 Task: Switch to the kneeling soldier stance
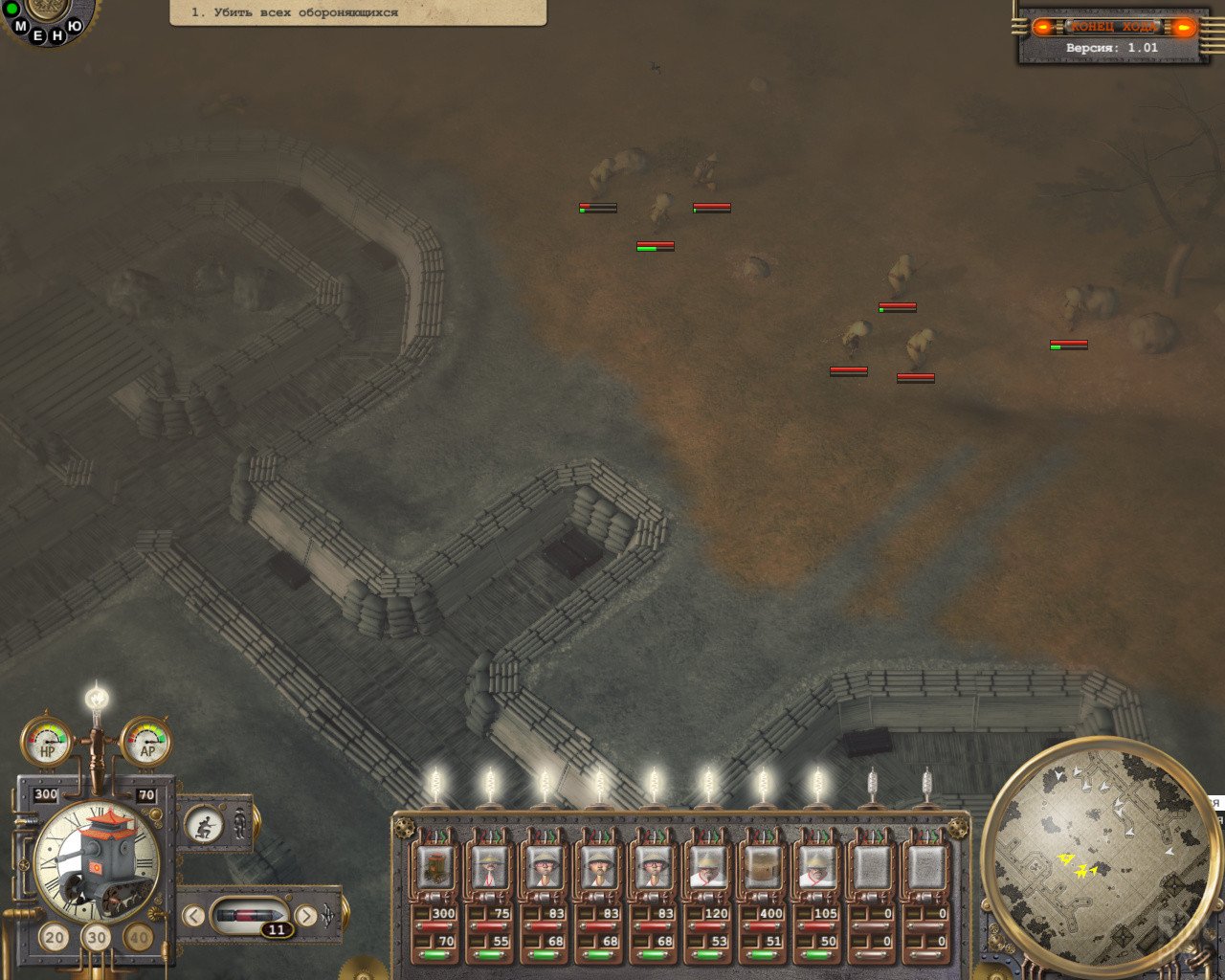click(203, 823)
